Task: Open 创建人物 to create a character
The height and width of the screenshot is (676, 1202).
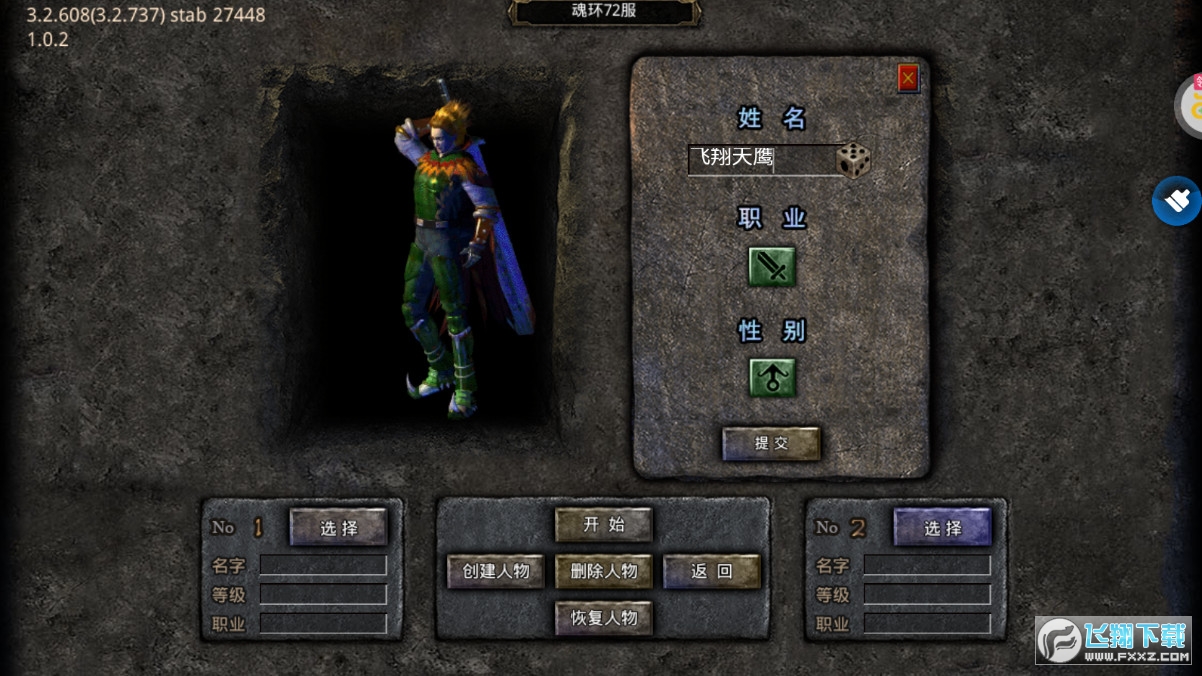Action: click(496, 571)
